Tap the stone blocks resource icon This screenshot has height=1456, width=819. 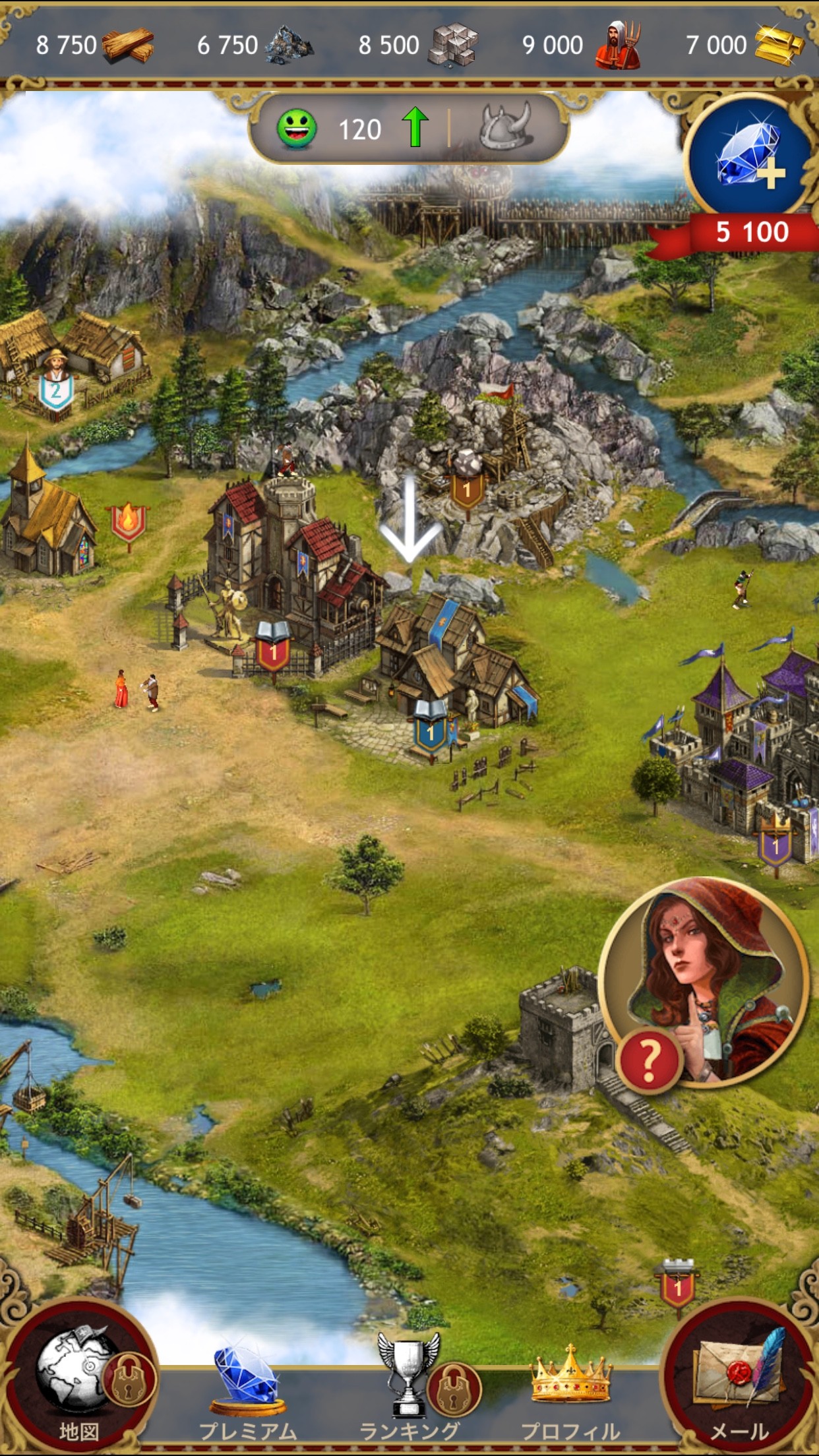tap(452, 45)
